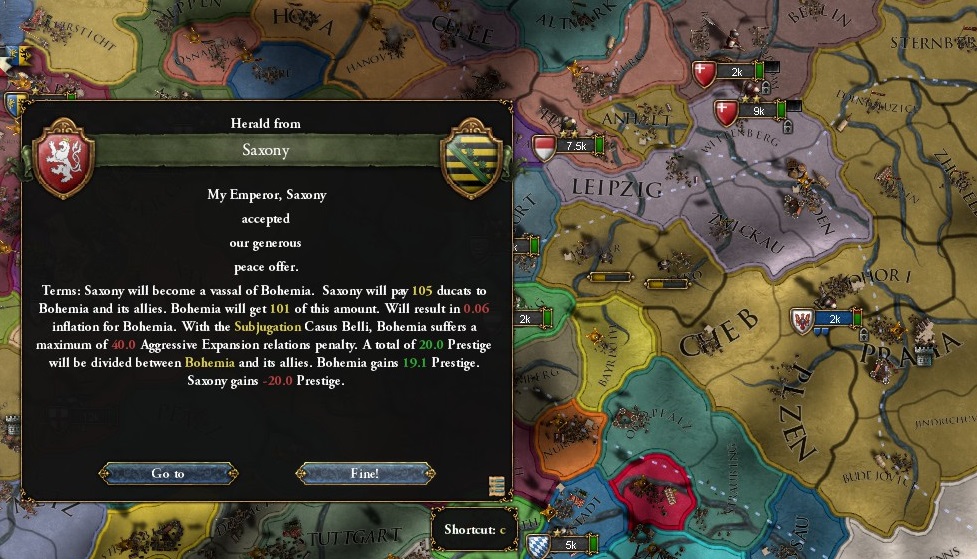Dismiss the herald with the Fine! button

click(365, 473)
